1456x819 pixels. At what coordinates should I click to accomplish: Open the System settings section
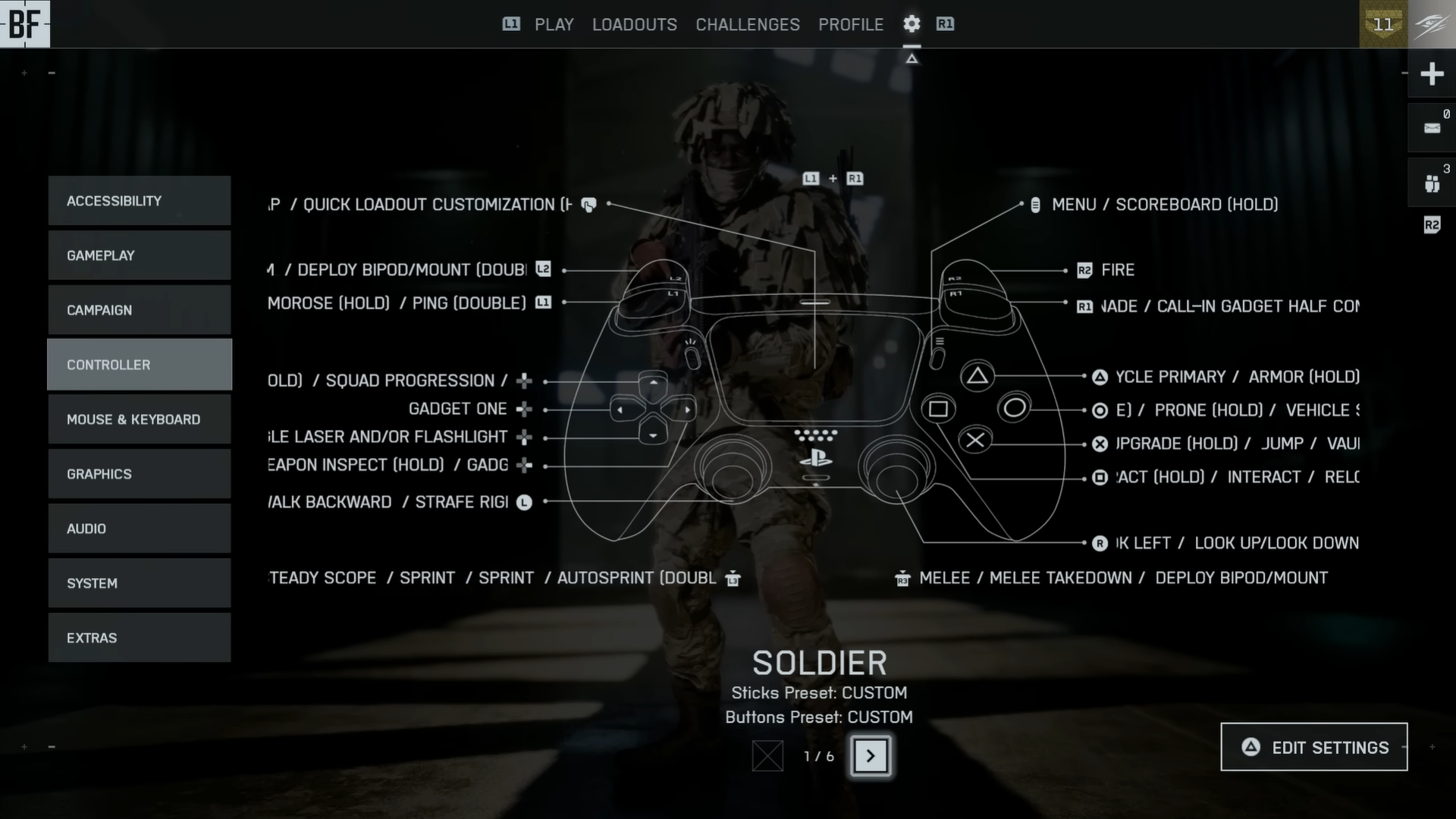140,583
